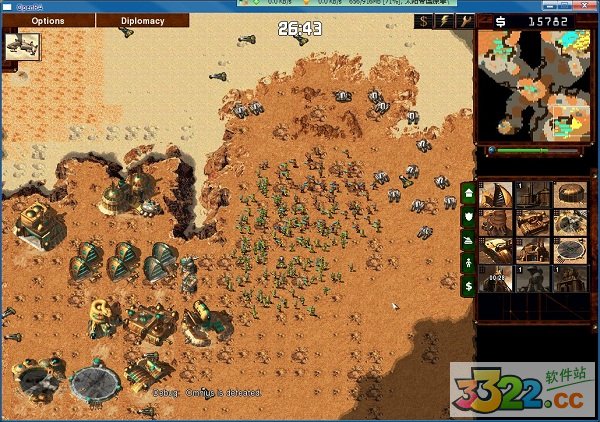Close the game window
This screenshot has width=600, height=422.
587,5
